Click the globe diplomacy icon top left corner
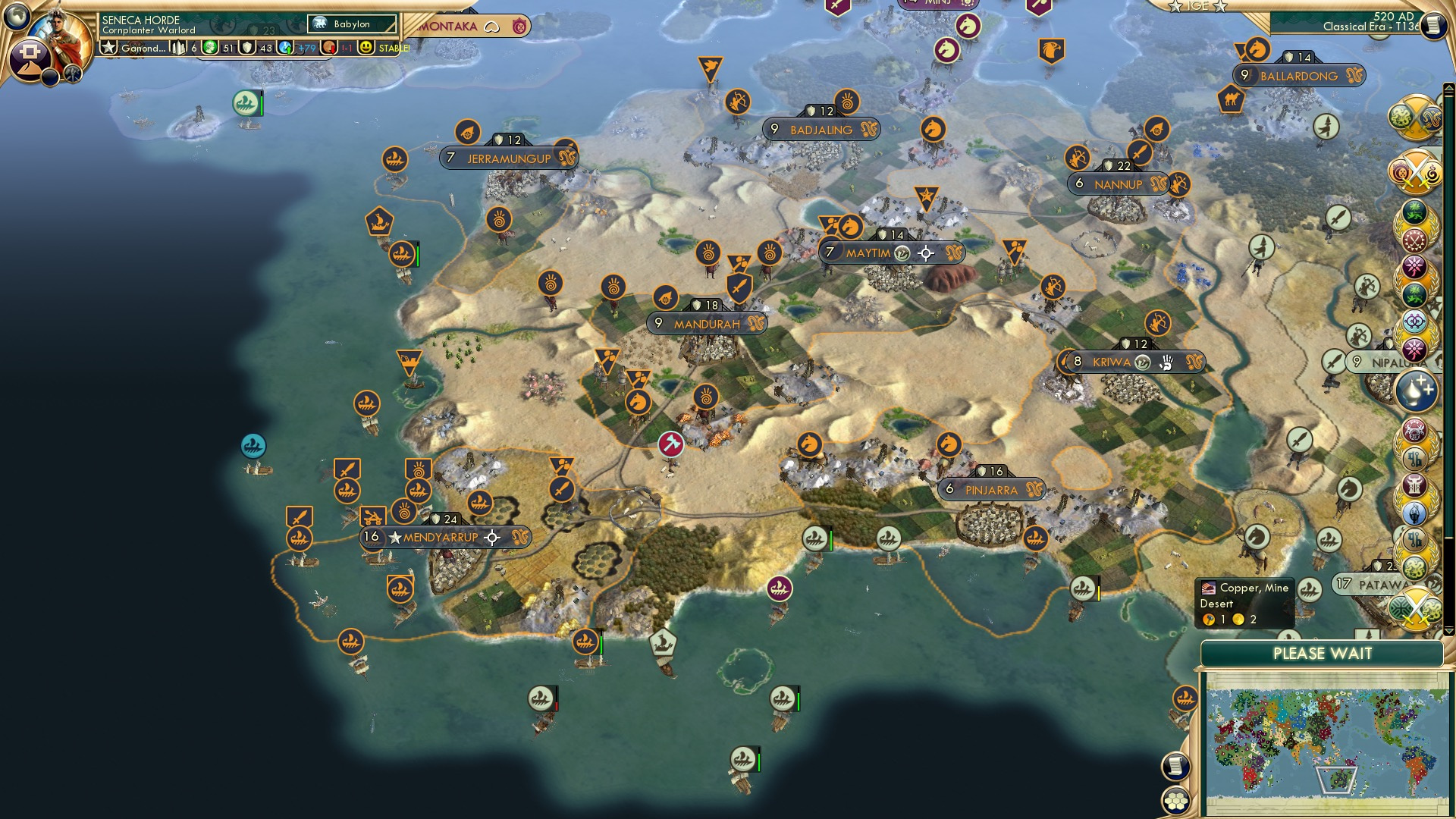 [15, 15]
